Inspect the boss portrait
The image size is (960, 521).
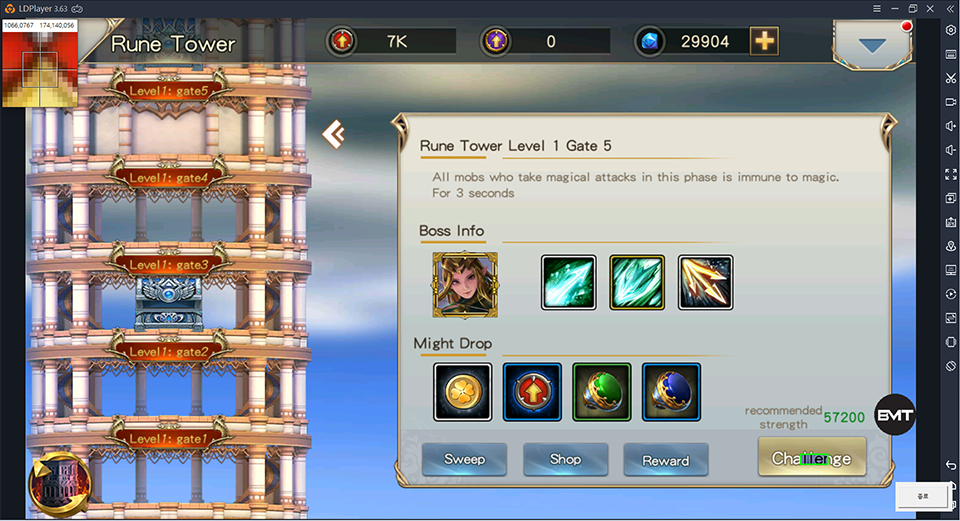coord(465,284)
